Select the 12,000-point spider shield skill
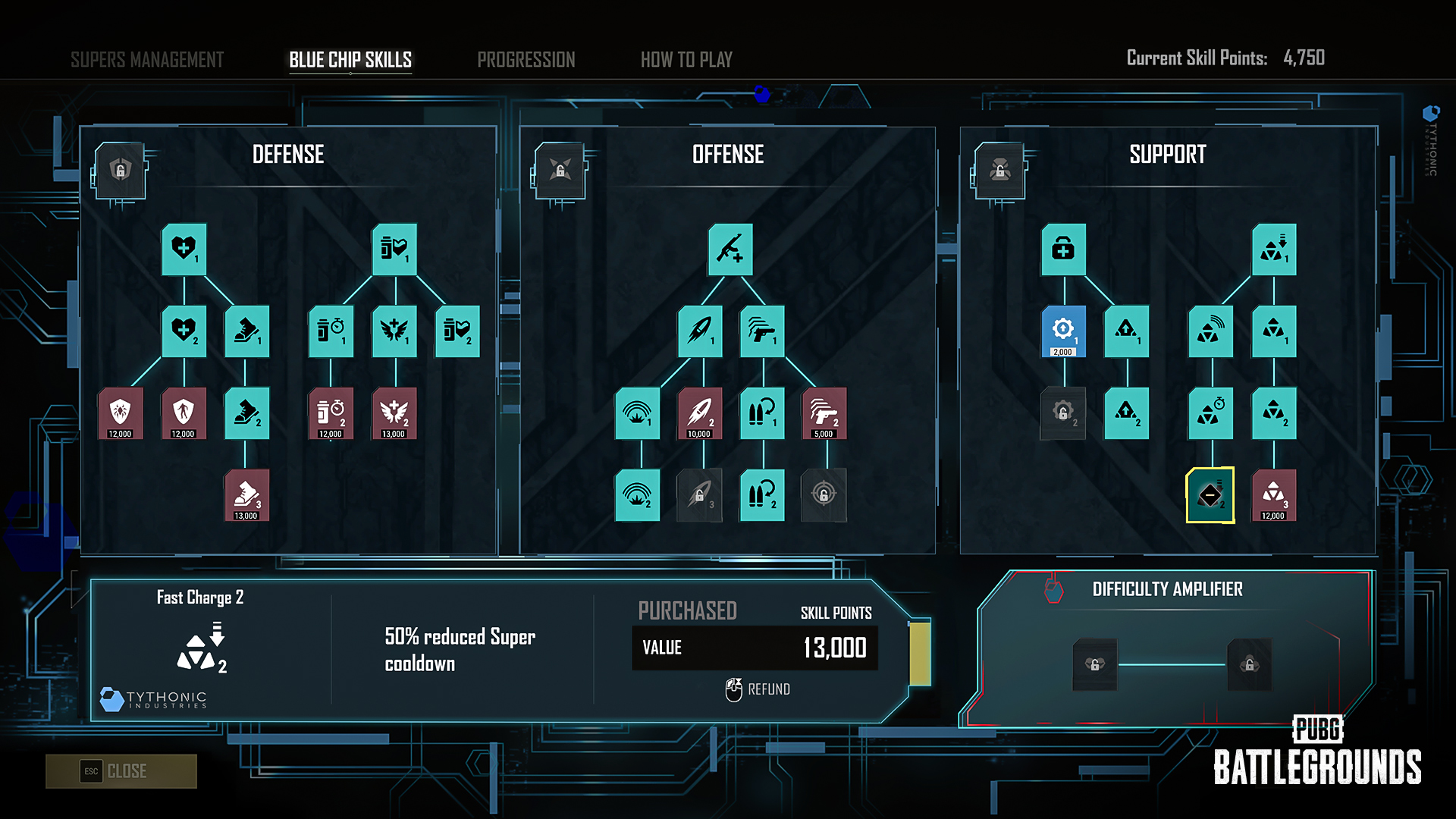The height and width of the screenshot is (819, 1456). click(121, 413)
